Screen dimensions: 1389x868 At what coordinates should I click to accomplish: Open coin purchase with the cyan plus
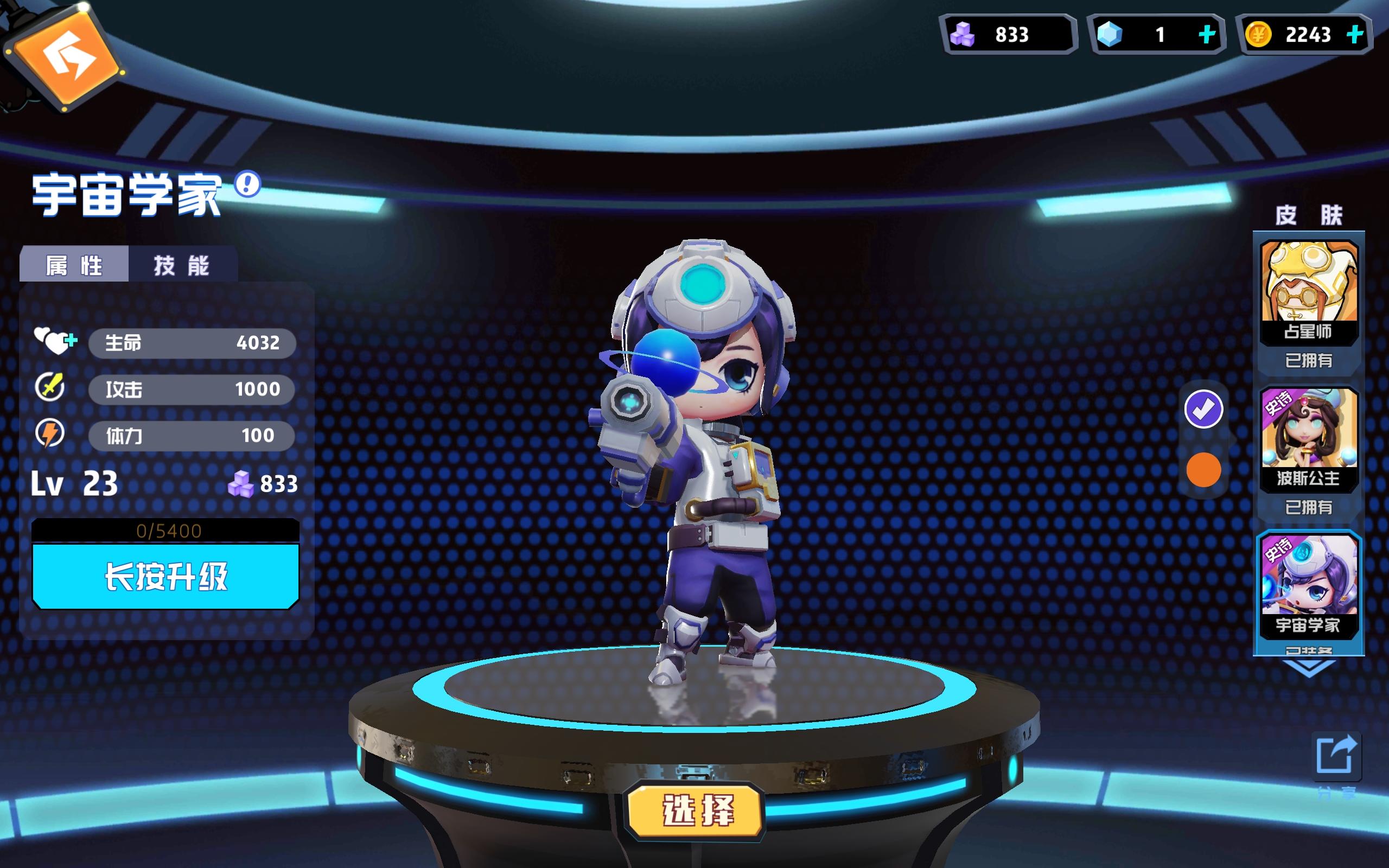coord(1356,34)
